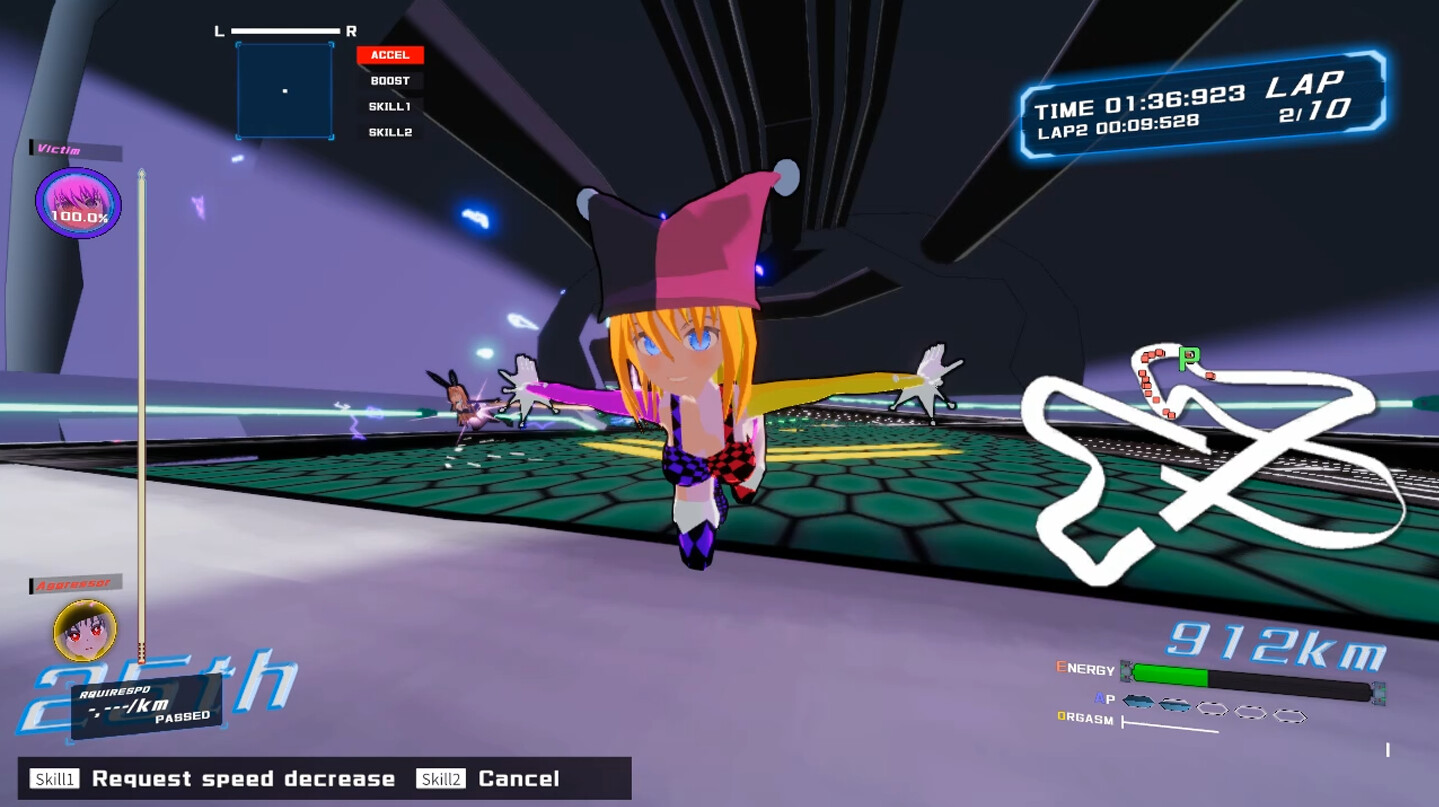Activate SKILL1 from the HUD action list

tap(388, 105)
